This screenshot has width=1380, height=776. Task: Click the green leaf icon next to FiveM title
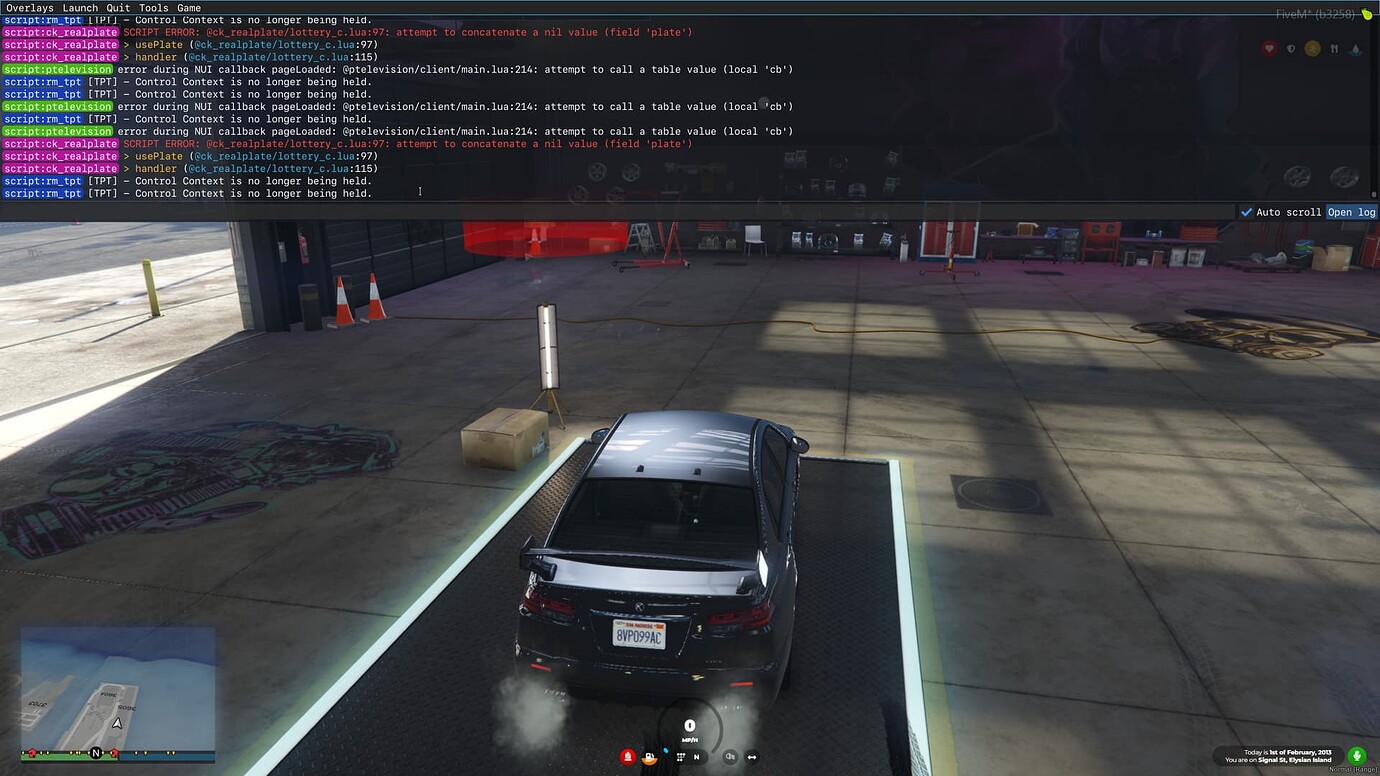coord(1367,15)
